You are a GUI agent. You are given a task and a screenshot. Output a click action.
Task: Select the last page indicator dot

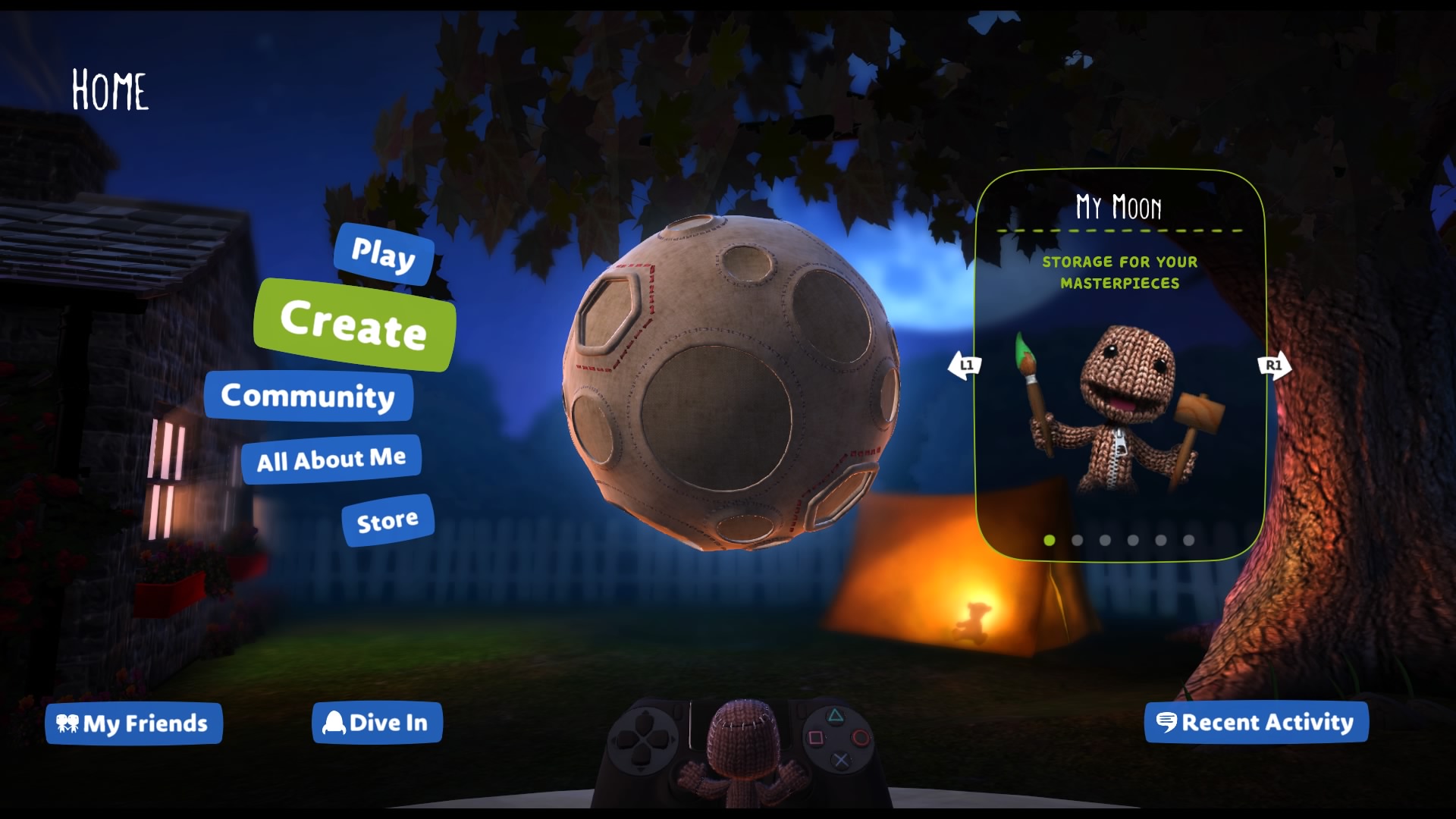(1188, 541)
